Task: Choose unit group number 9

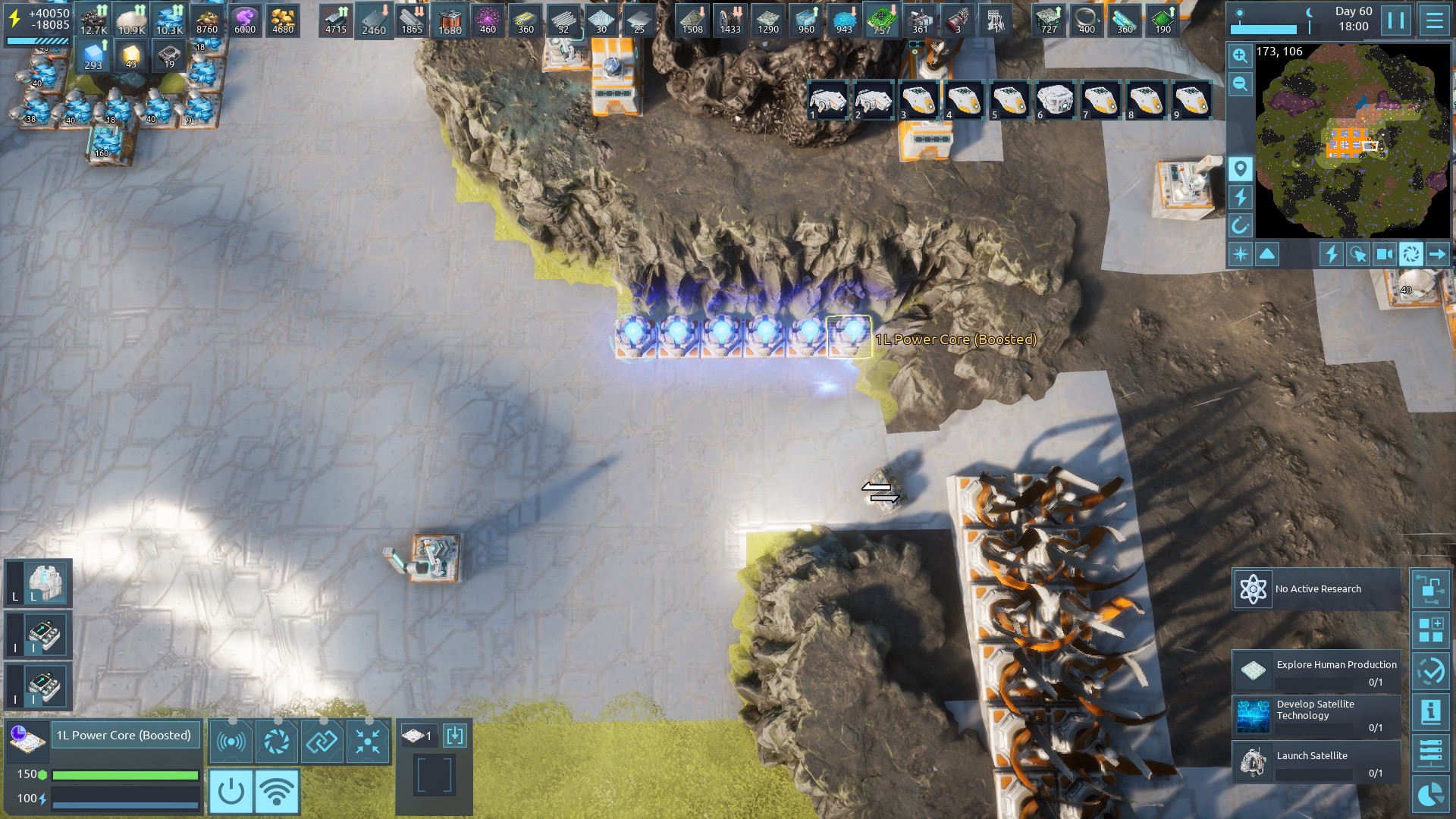Action: pos(1191,100)
